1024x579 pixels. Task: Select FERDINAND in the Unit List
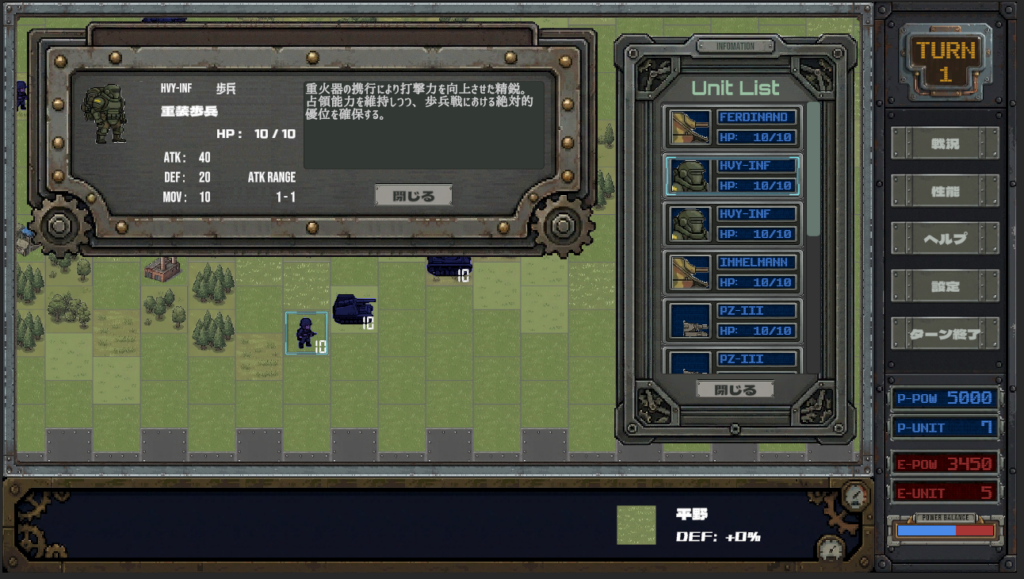point(733,127)
